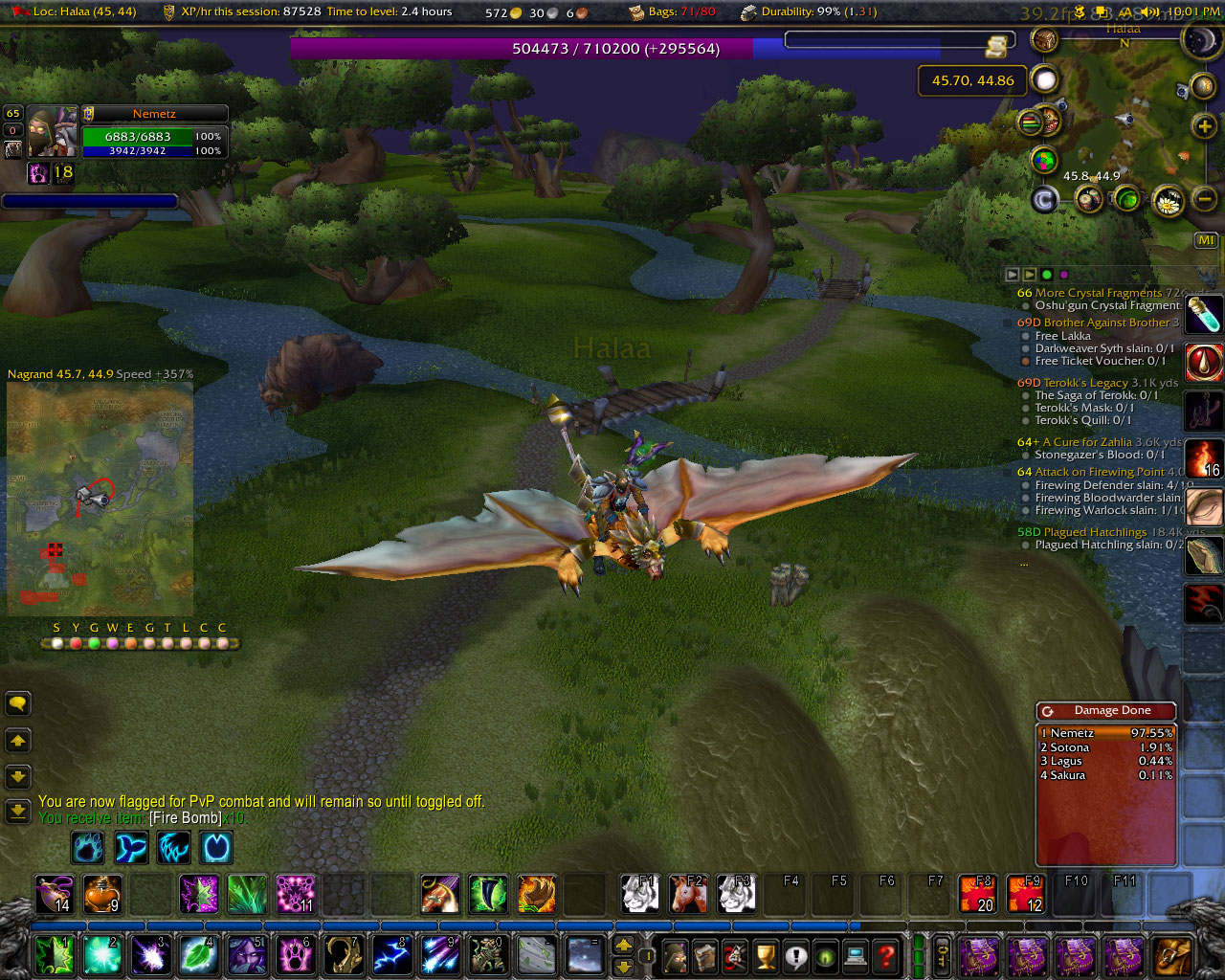Cast the green leaf spell in slot 4
Viewport: 1225px width, 980px height.
199,955
